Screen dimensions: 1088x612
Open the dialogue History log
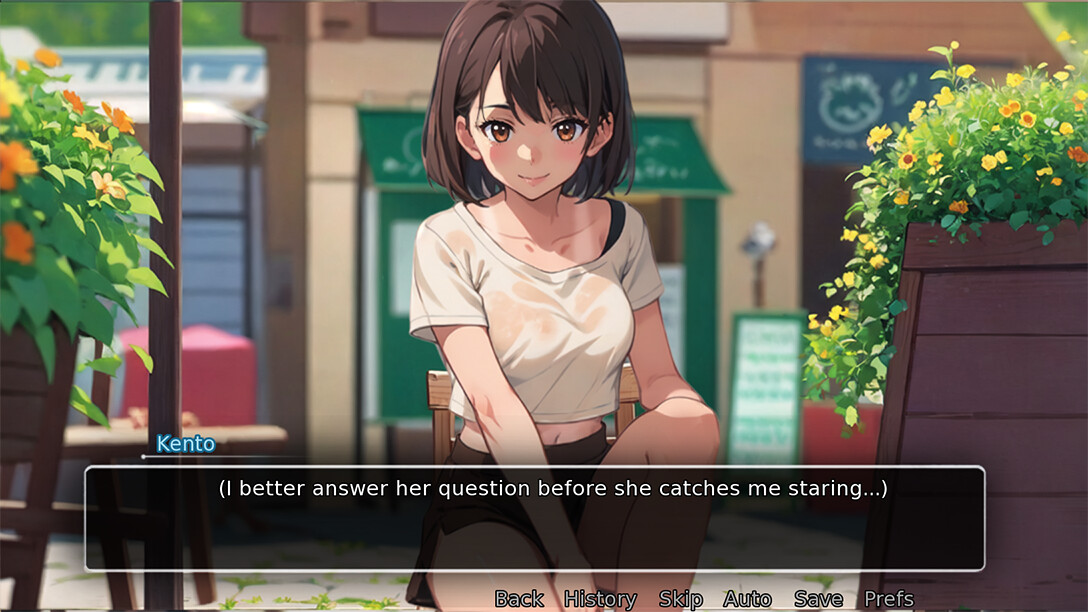click(600, 599)
